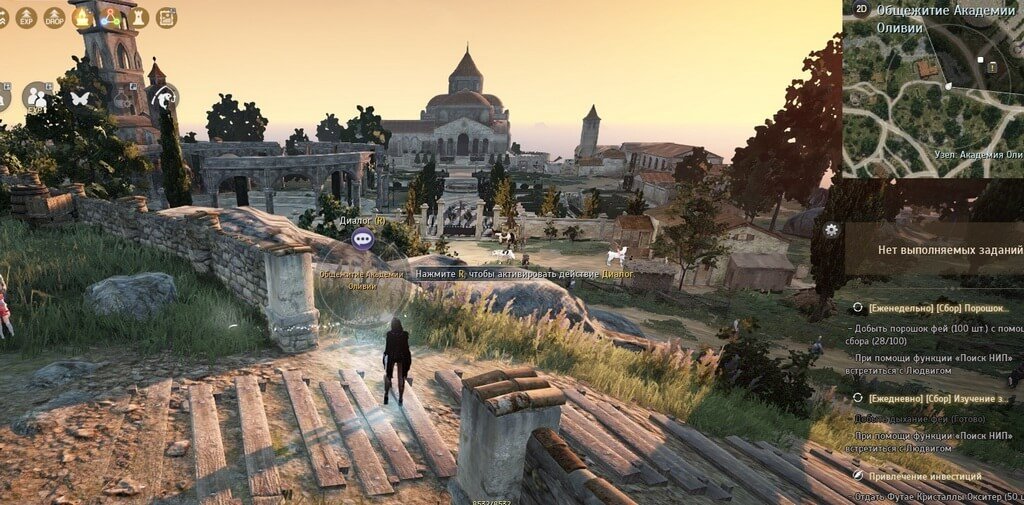Select the weekly fairy powder gathering quest

(x=938, y=309)
